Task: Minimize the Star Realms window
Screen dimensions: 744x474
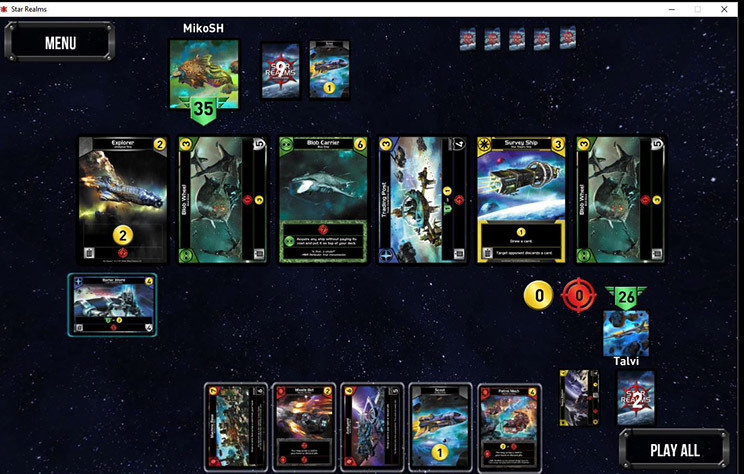Action: point(670,8)
